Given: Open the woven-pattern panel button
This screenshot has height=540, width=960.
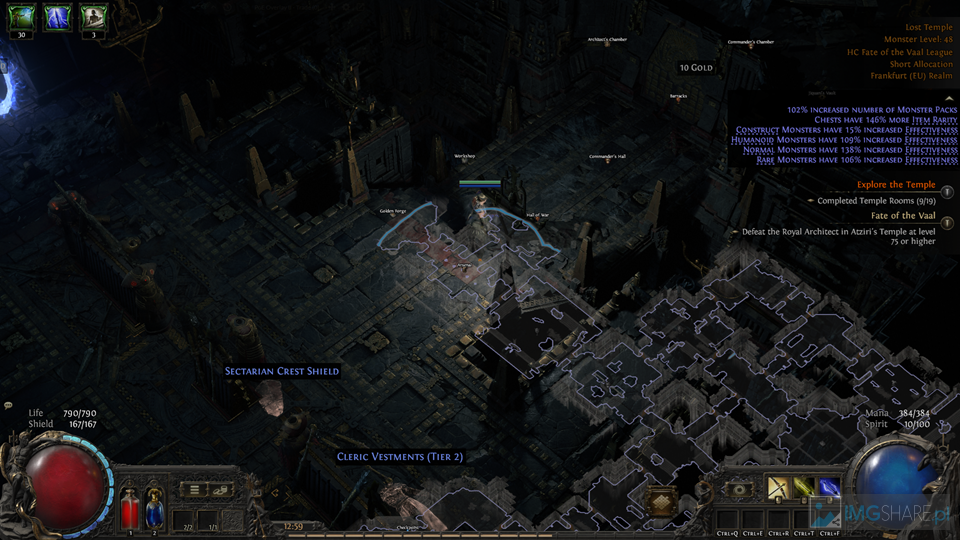Looking at the screenshot, I should click(x=661, y=502).
